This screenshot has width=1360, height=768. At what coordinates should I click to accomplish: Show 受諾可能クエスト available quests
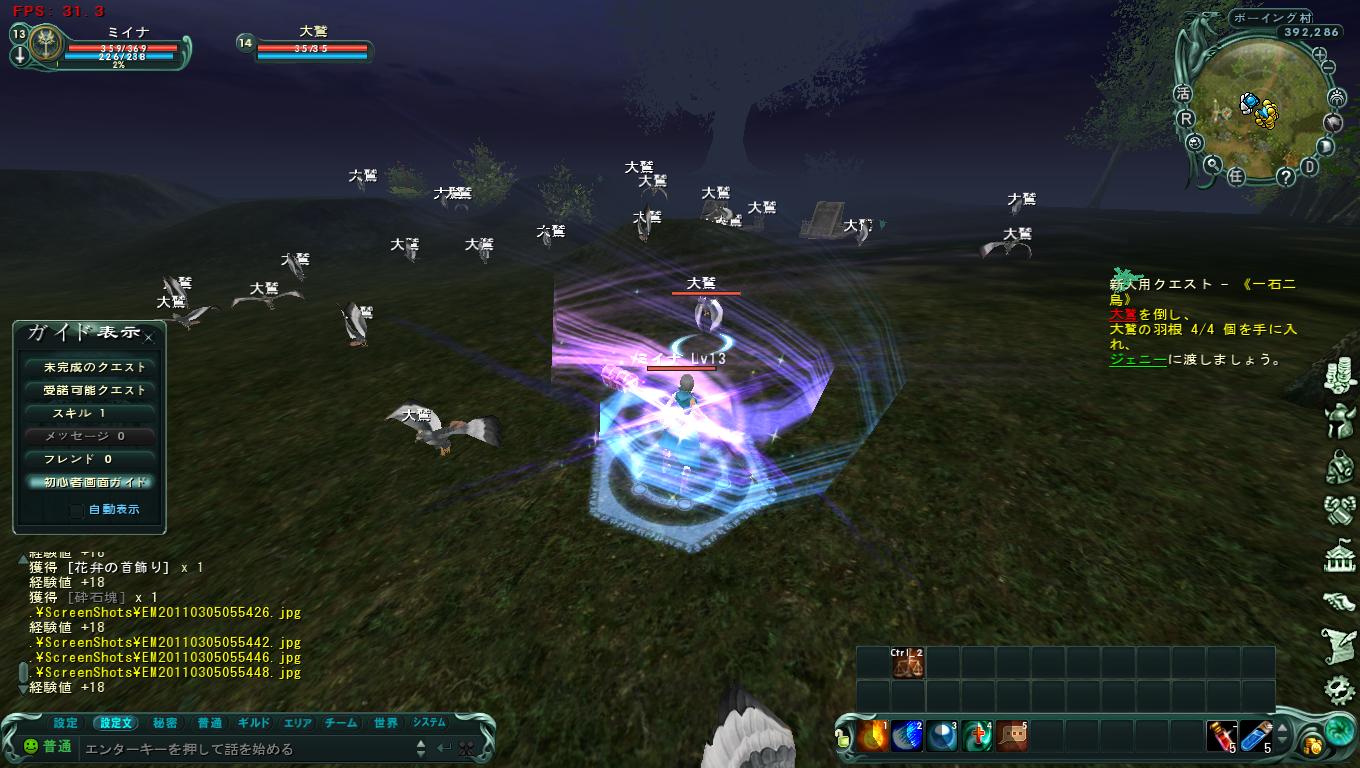(x=90, y=390)
